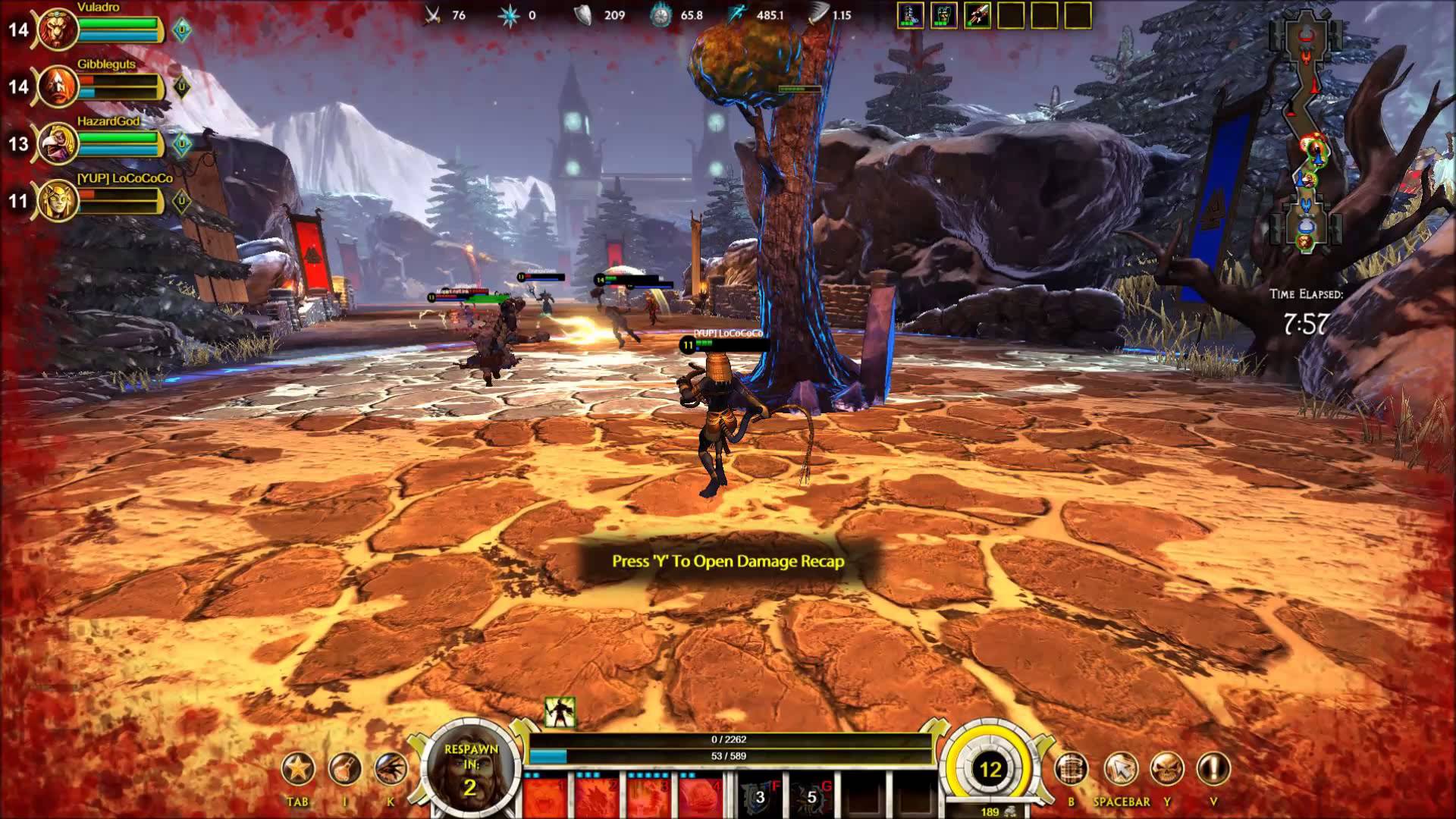Select the boots item in the build bar
The width and height of the screenshot is (1456, 819).
(x=910, y=15)
